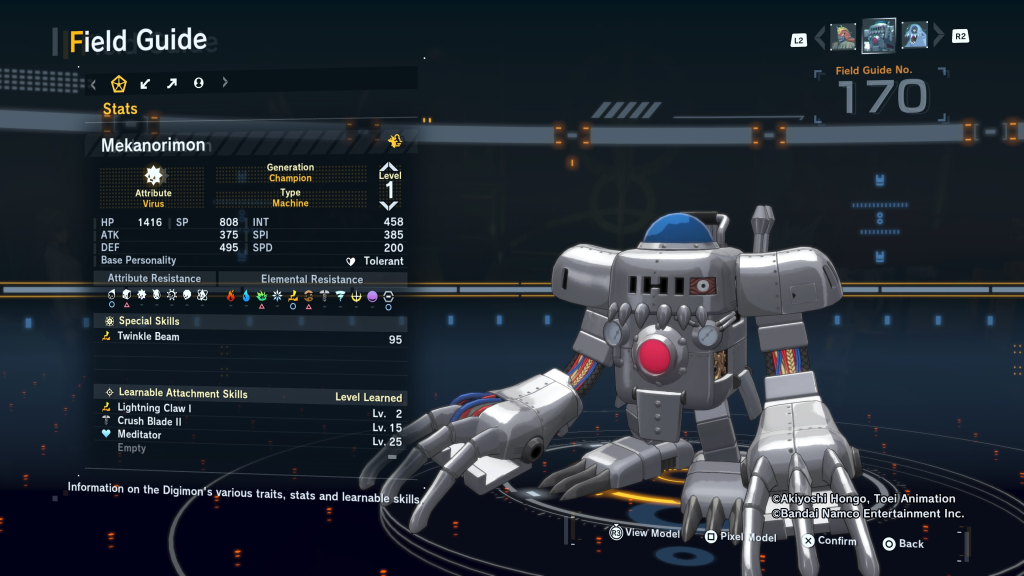Select the Lightning Claw I skill row
Screen dimensions: 1024x576
[x=252, y=408]
